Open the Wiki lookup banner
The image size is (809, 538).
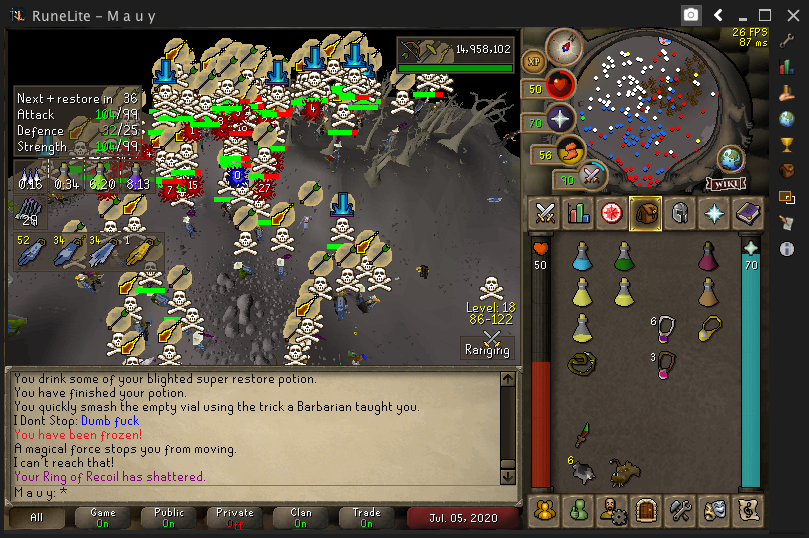728,183
